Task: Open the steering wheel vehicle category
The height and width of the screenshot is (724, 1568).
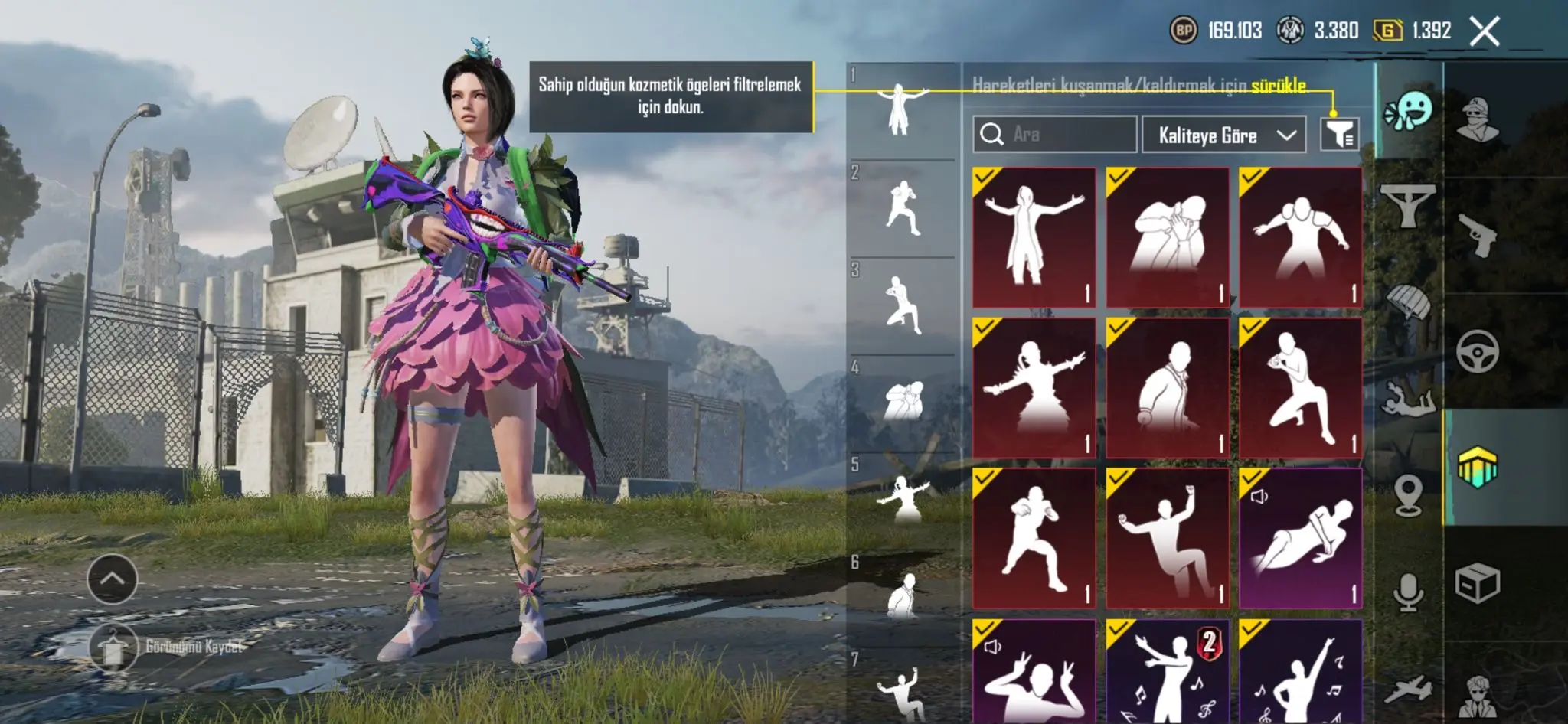Action: pos(1478,351)
